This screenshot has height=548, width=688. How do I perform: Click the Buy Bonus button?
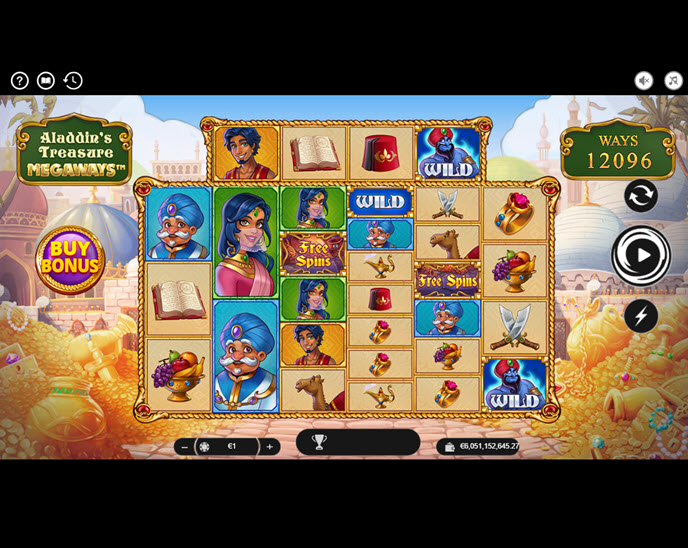pyautogui.click(x=70, y=257)
